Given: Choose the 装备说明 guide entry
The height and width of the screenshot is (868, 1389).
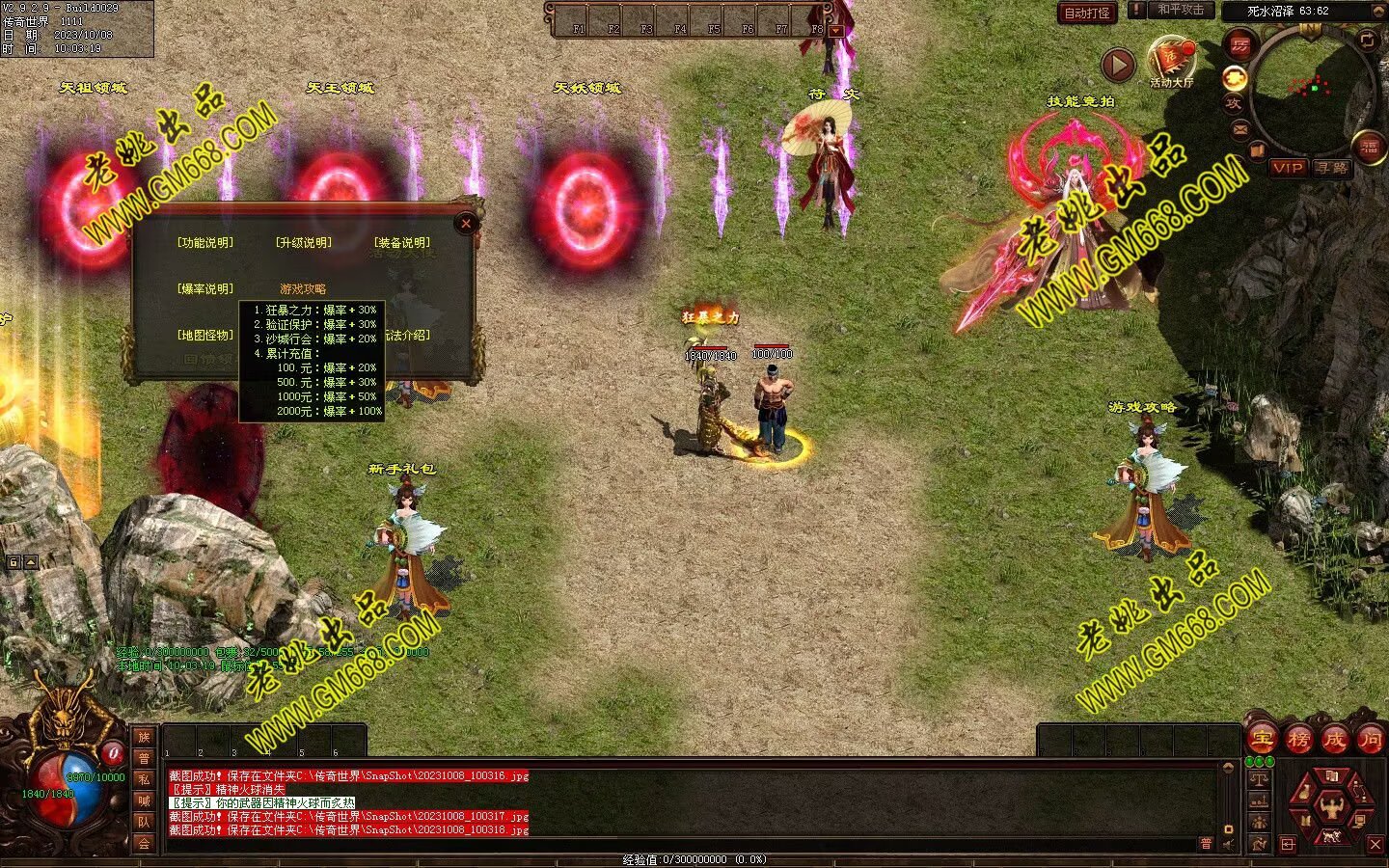Looking at the screenshot, I should click(x=402, y=243).
